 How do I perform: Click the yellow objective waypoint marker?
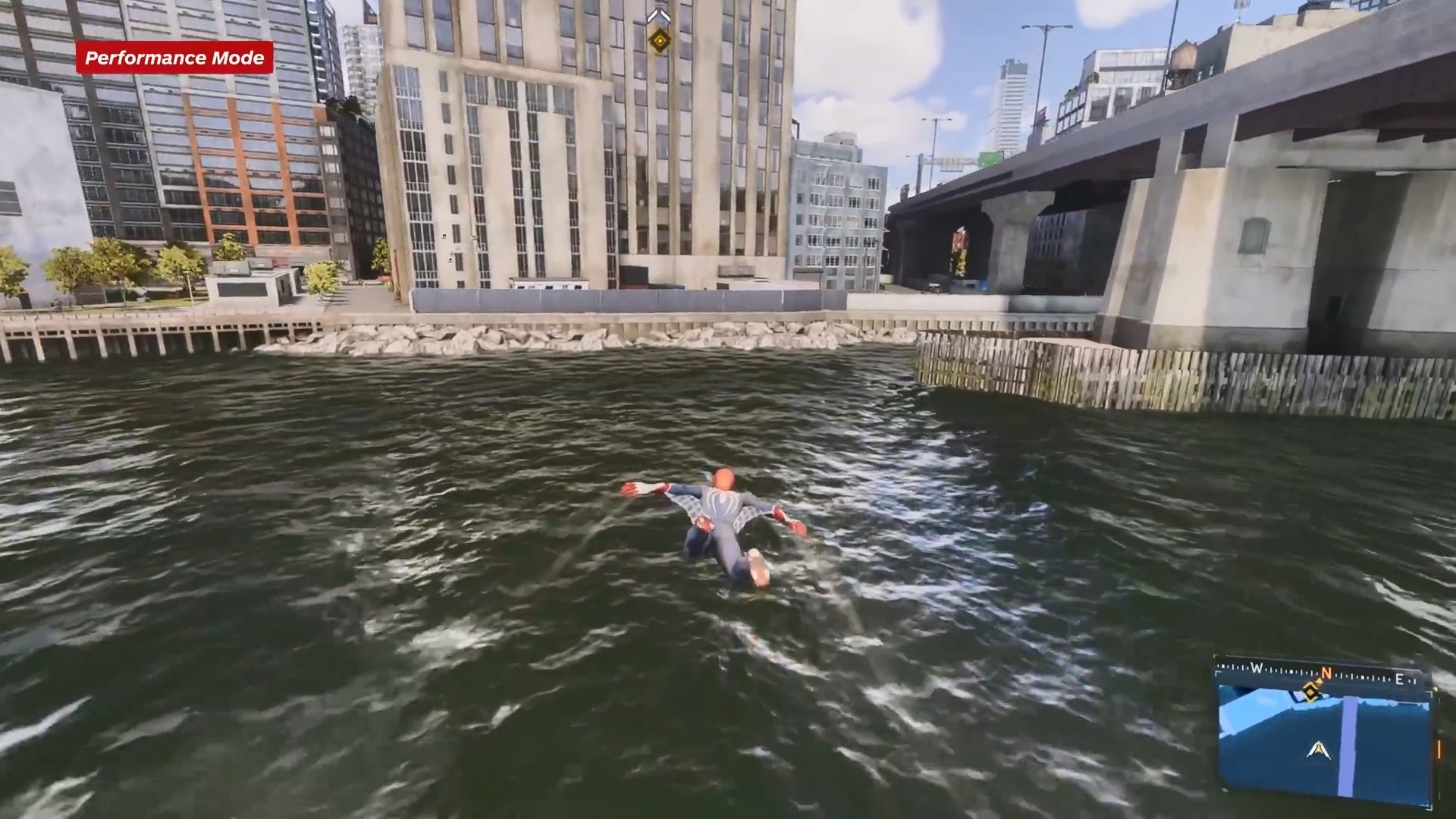pyautogui.click(x=659, y=39)
